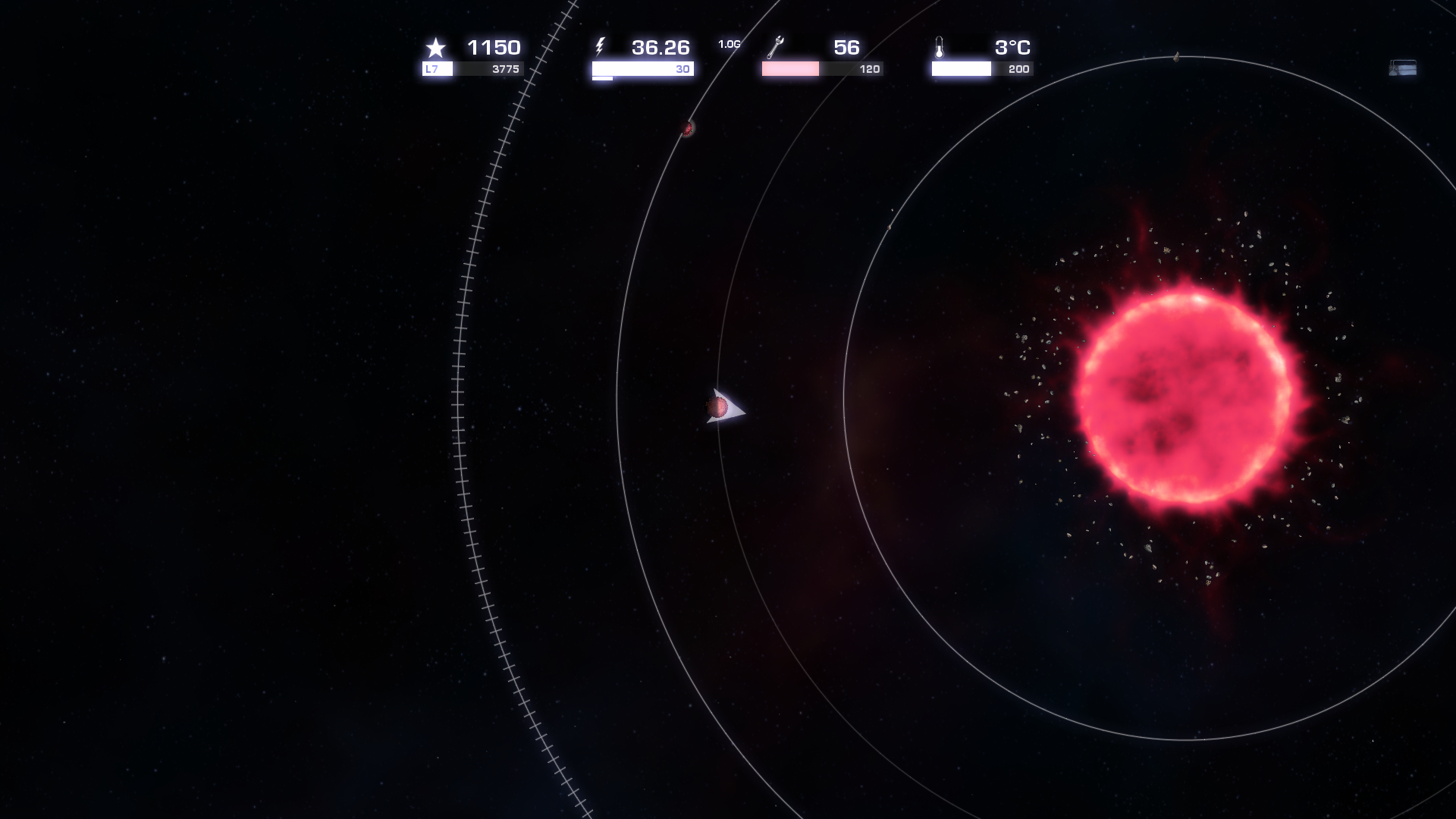Image resolution: width=1456 pixels, height=819 pixels.
Task: Open the thermometer temperature indicator
Action: (x=940, y=48)
